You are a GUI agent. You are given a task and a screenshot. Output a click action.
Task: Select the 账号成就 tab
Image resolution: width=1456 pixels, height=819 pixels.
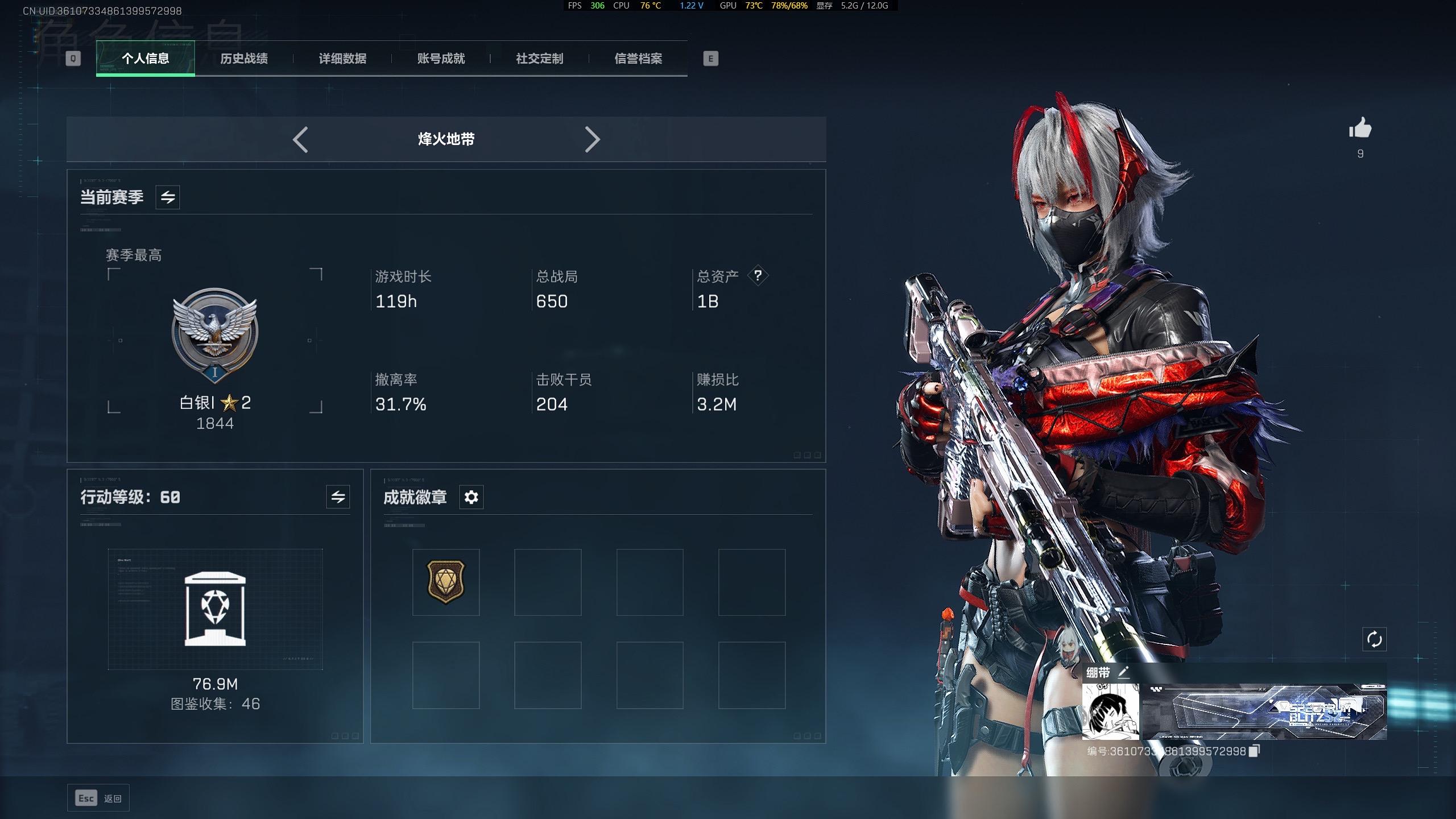point(441,59)
